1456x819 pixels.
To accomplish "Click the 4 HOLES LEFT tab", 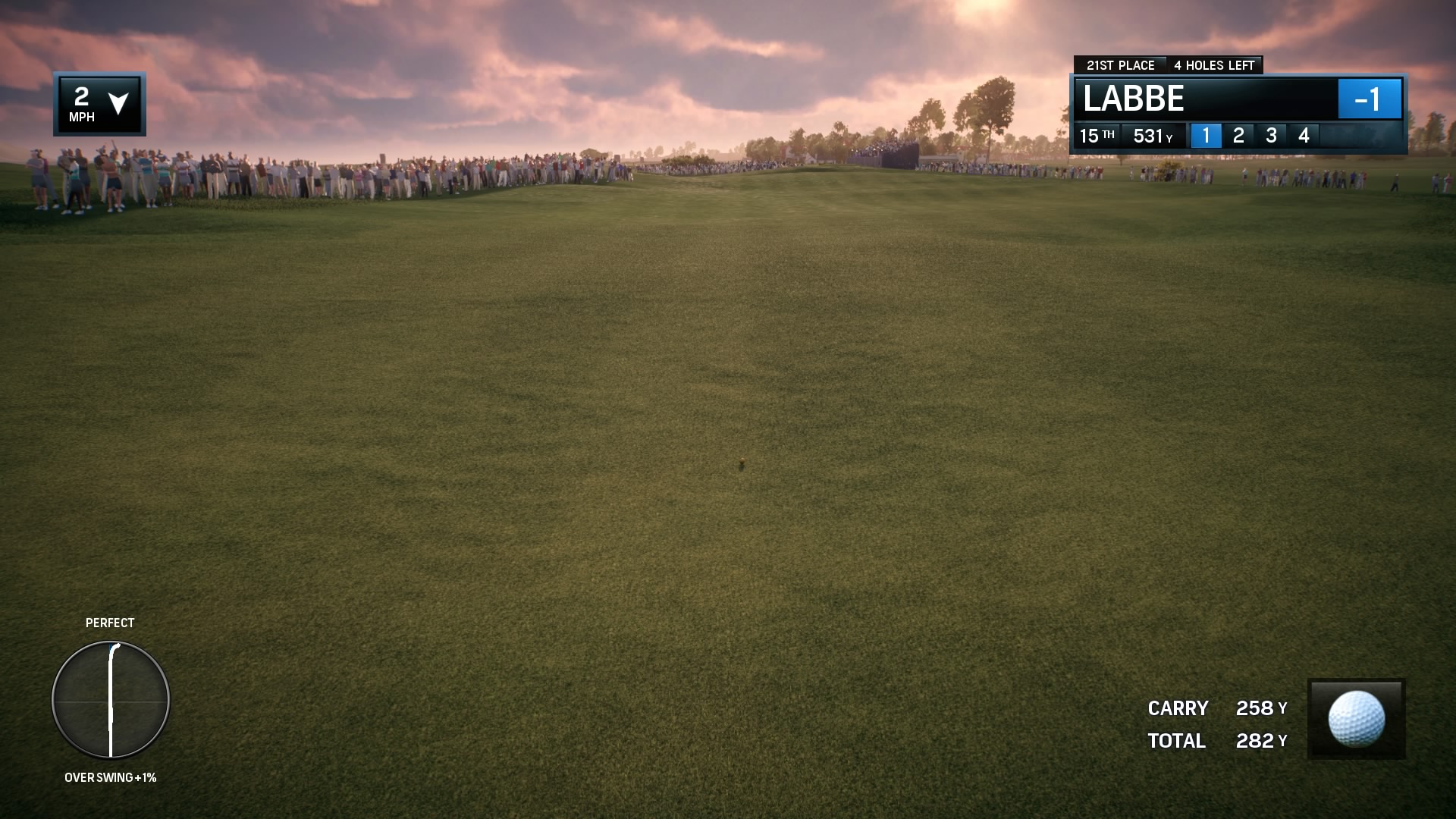I will tap(1216, 65).
